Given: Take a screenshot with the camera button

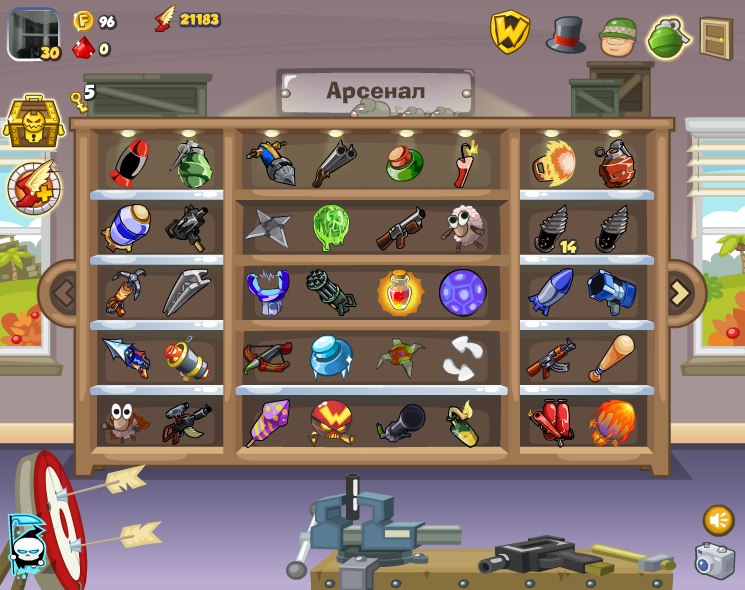Looking at the screenshot, I should (714, 561).
